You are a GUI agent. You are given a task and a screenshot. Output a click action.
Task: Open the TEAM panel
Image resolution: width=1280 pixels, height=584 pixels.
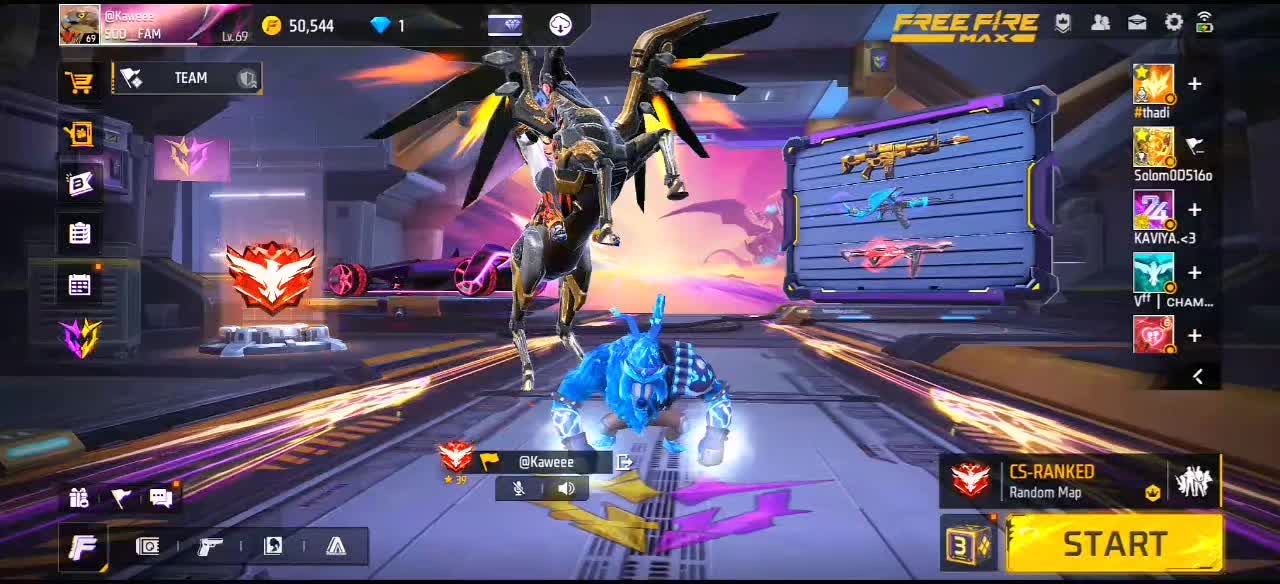188,78
